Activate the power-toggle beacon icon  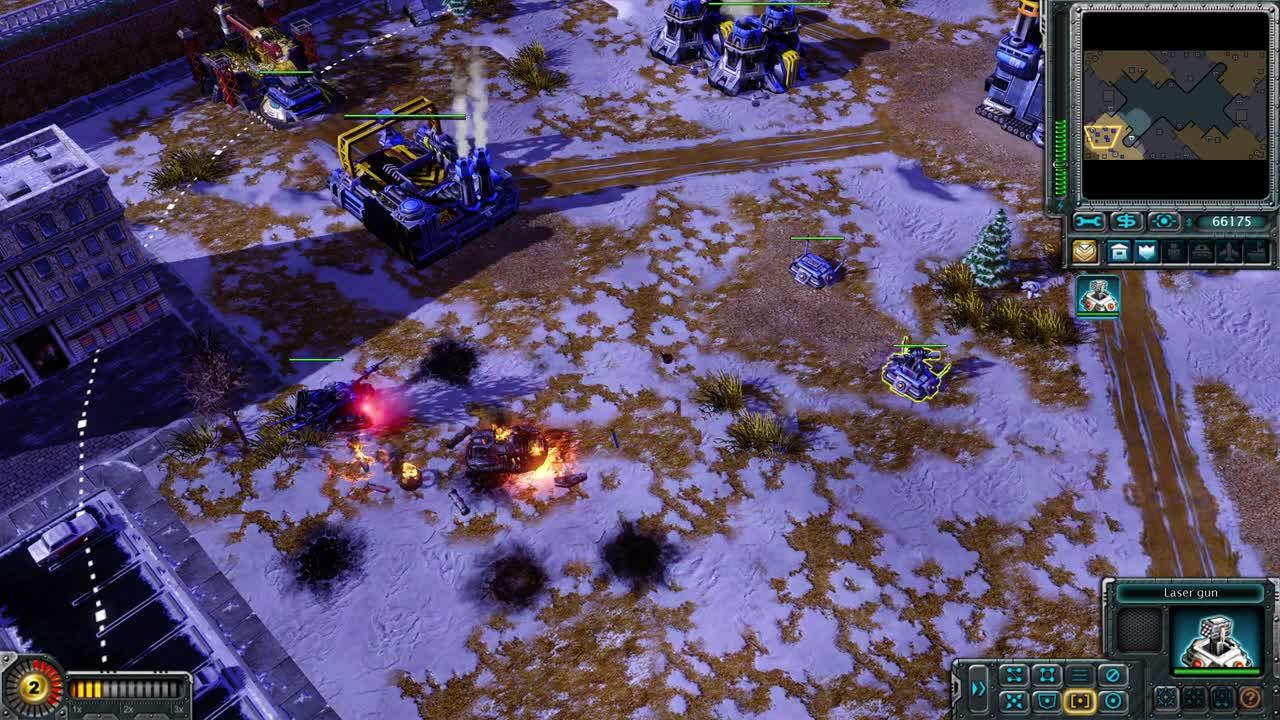(1163, 222)
